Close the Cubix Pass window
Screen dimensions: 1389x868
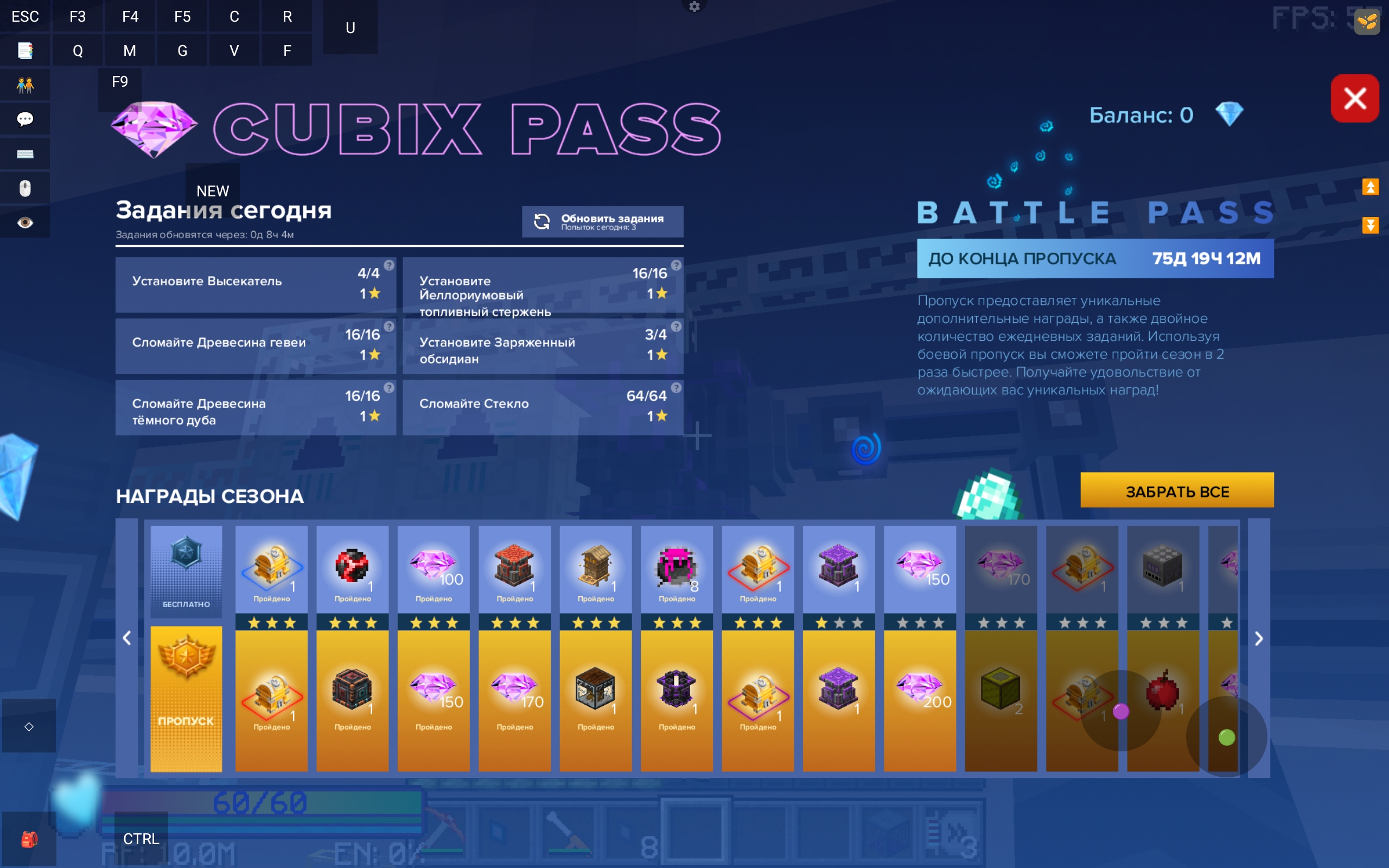coord(1354,98)
